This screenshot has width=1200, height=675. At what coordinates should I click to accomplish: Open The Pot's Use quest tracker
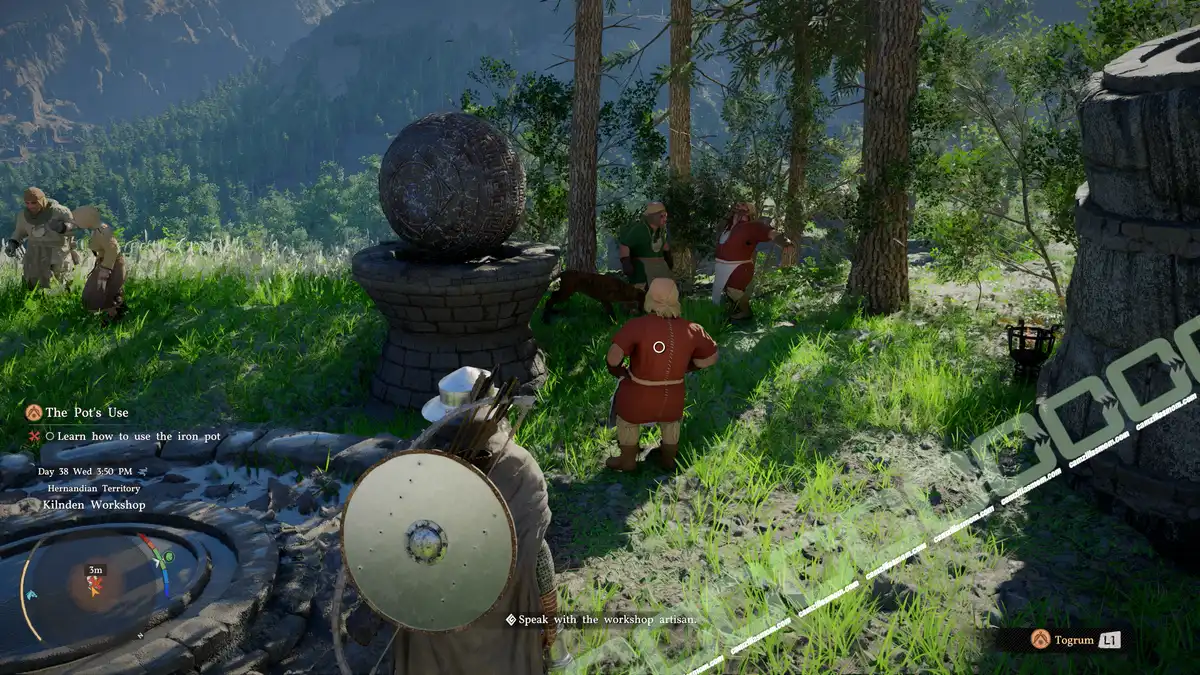tap(86, 412)
